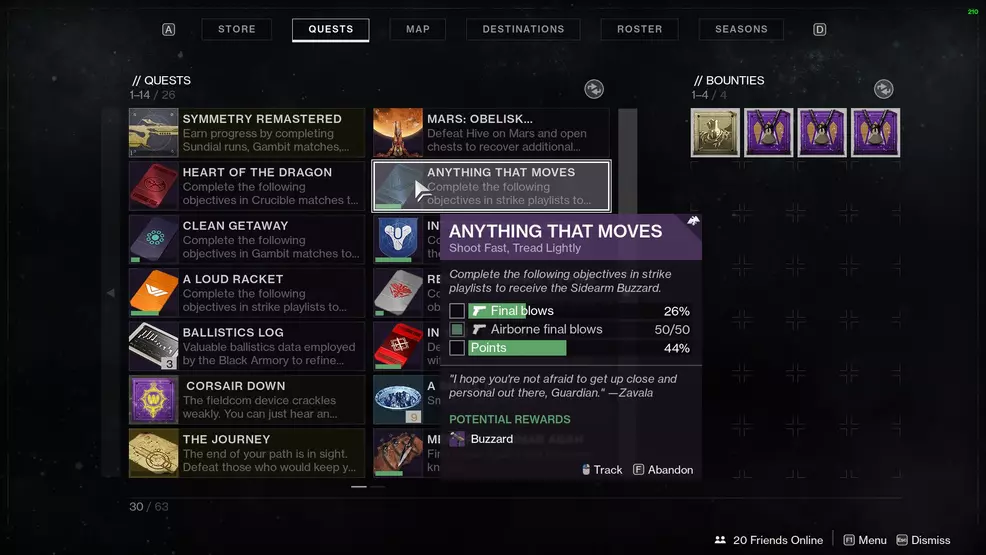Open the Clean Getaway quest
Viewport: 986px width, 555px height.
[247, 240]
